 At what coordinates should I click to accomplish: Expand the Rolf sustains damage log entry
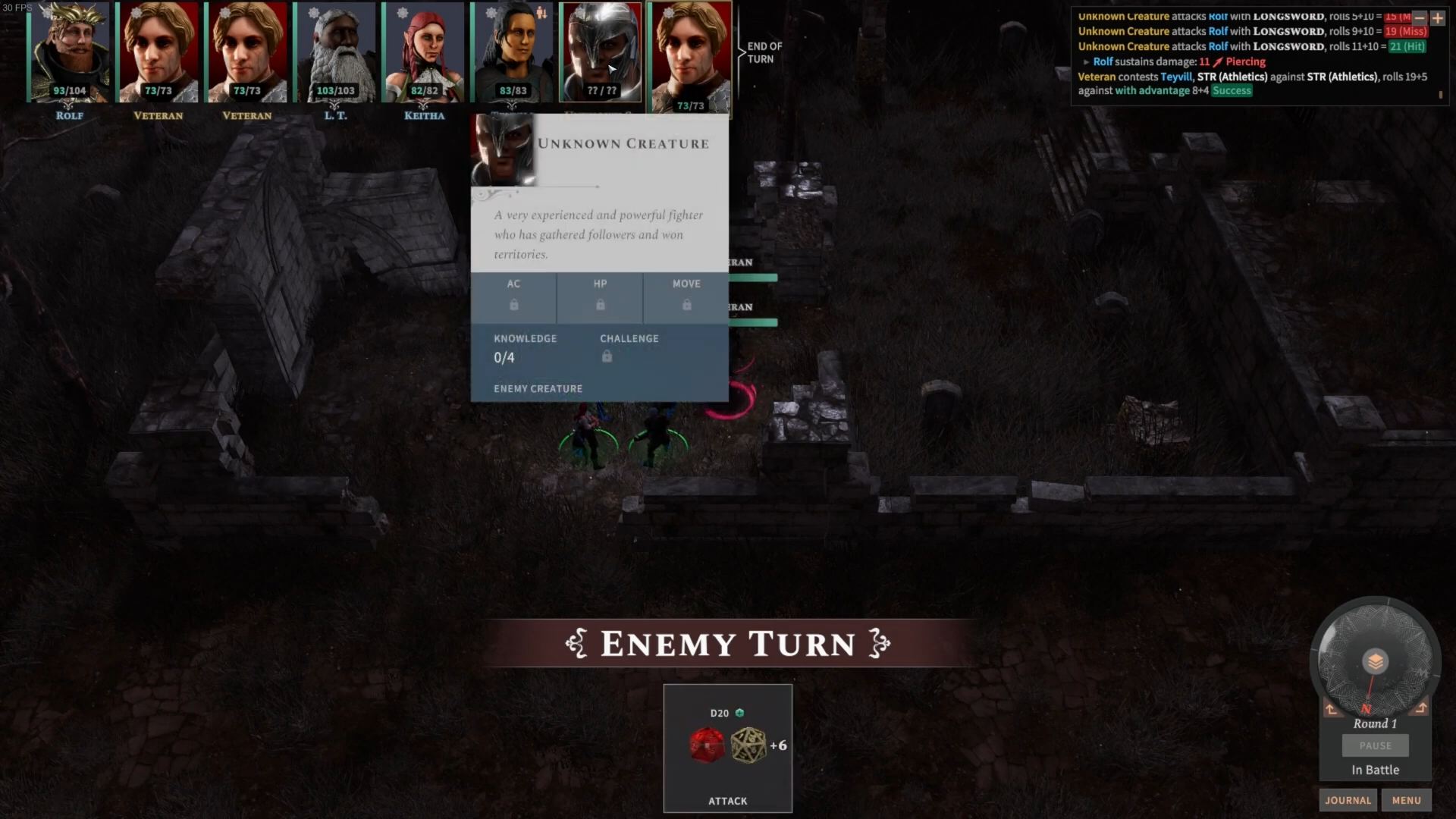click(1086, 62)
